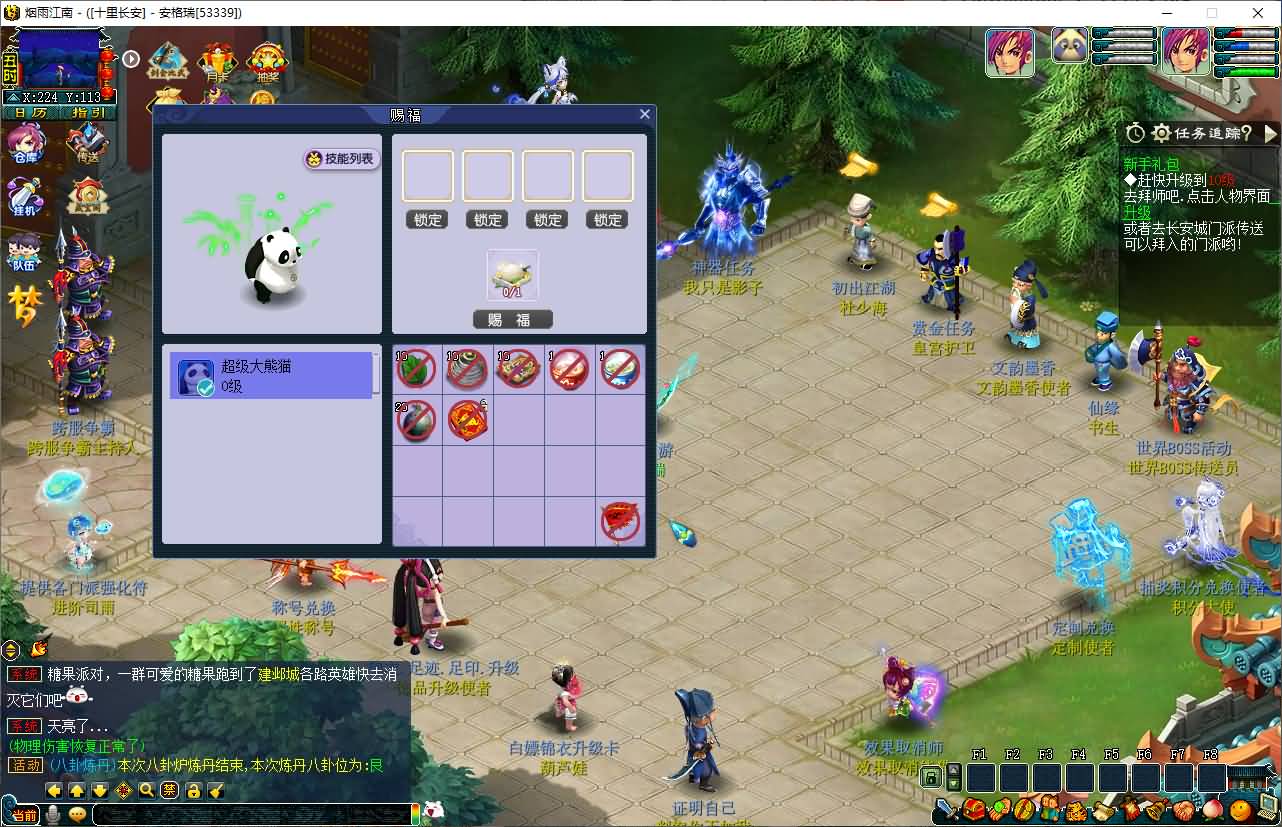The height and width of the screenshot is (827, 1282).
Task: Minimize the game window
Action: click(x=1165, y=13)
